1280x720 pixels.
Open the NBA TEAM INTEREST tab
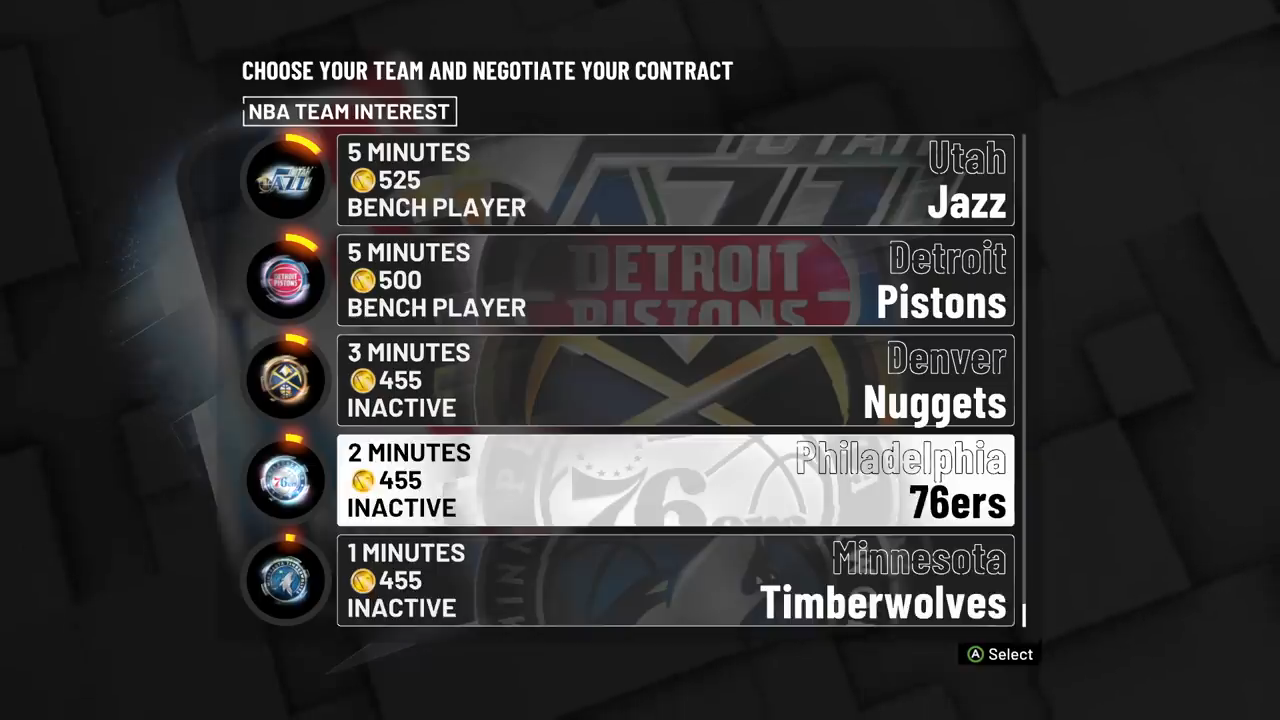coord(349,112)
